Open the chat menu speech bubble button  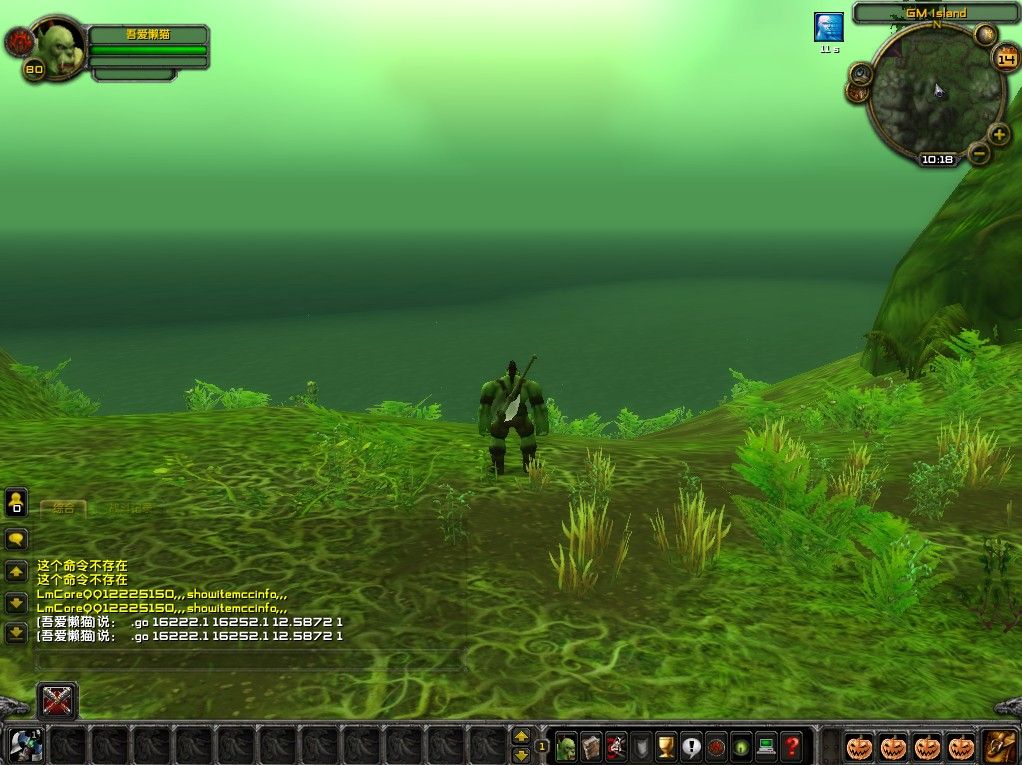pos(16,540)
